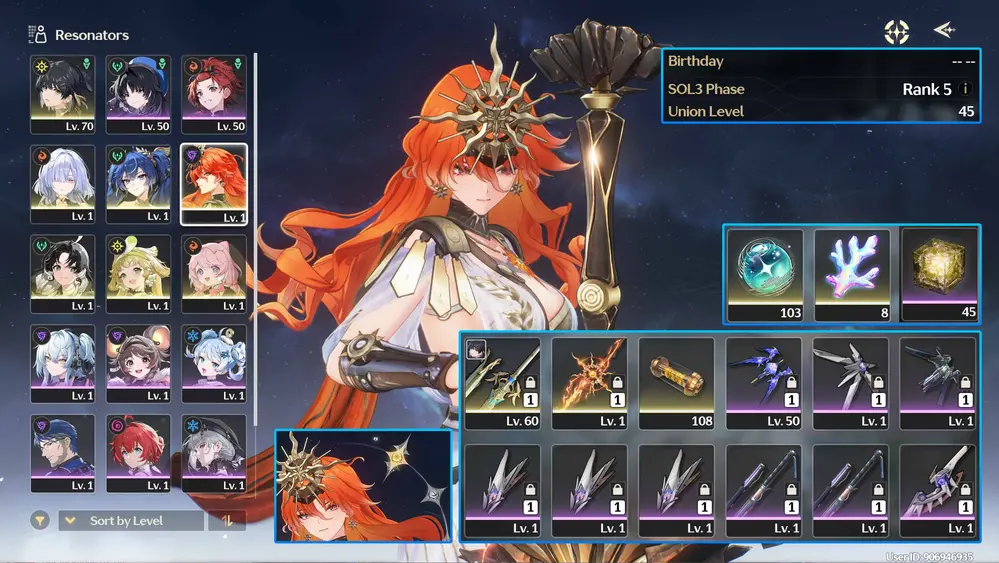Screen dimensions: 999x563
Task: Choose the Lv. 50 resonator with blue beret
Action: 138,95
